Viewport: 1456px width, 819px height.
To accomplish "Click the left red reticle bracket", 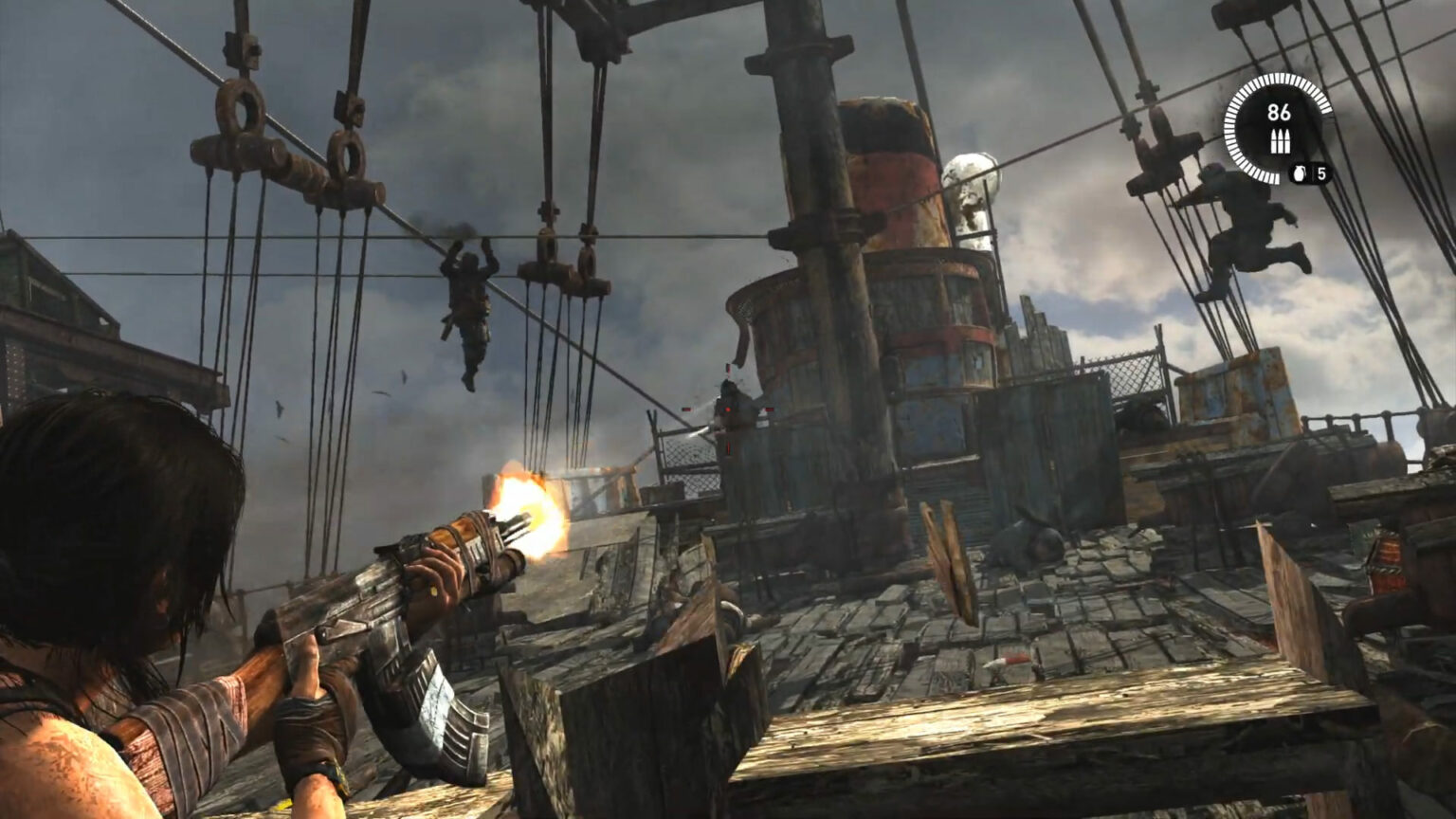I will 687,409.
